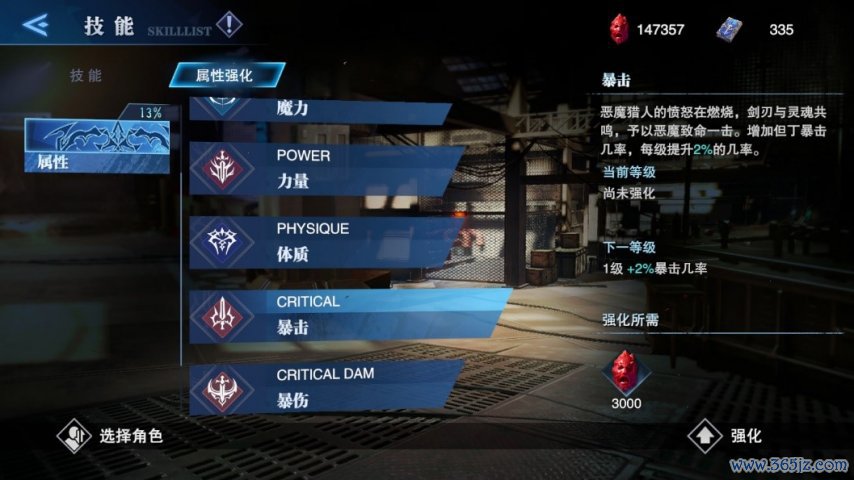The image size is (854, 480).
Task: Go back using the arrow button
Action: click(36, 25)
